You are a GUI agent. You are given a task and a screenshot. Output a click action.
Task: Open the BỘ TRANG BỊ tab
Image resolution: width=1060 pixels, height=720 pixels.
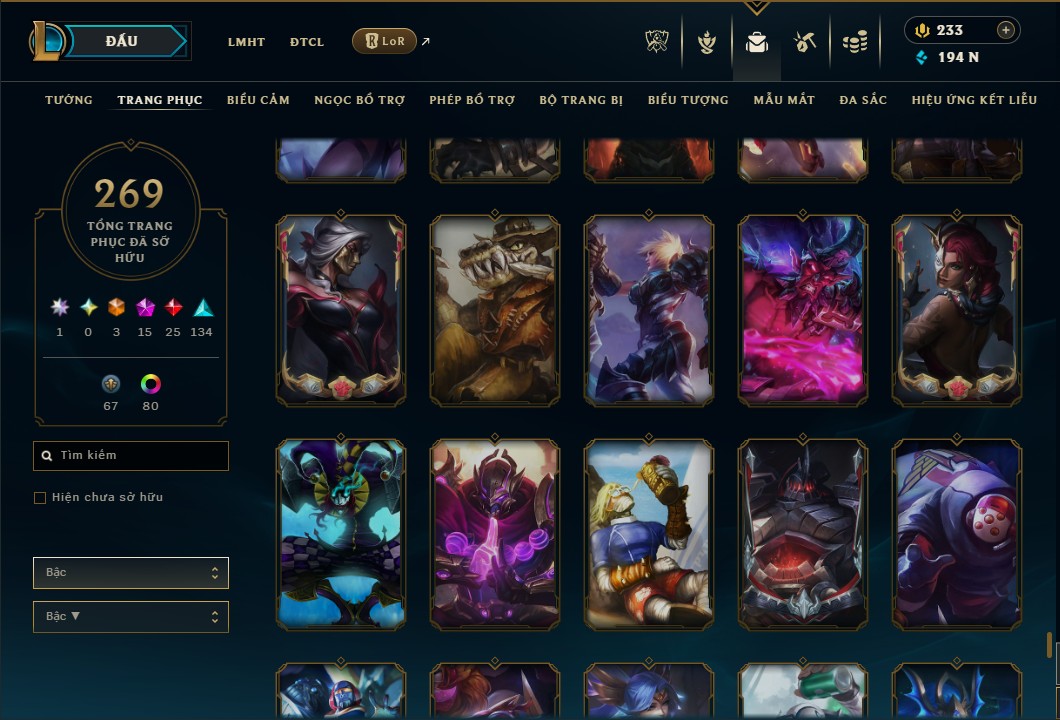[581, 100]
